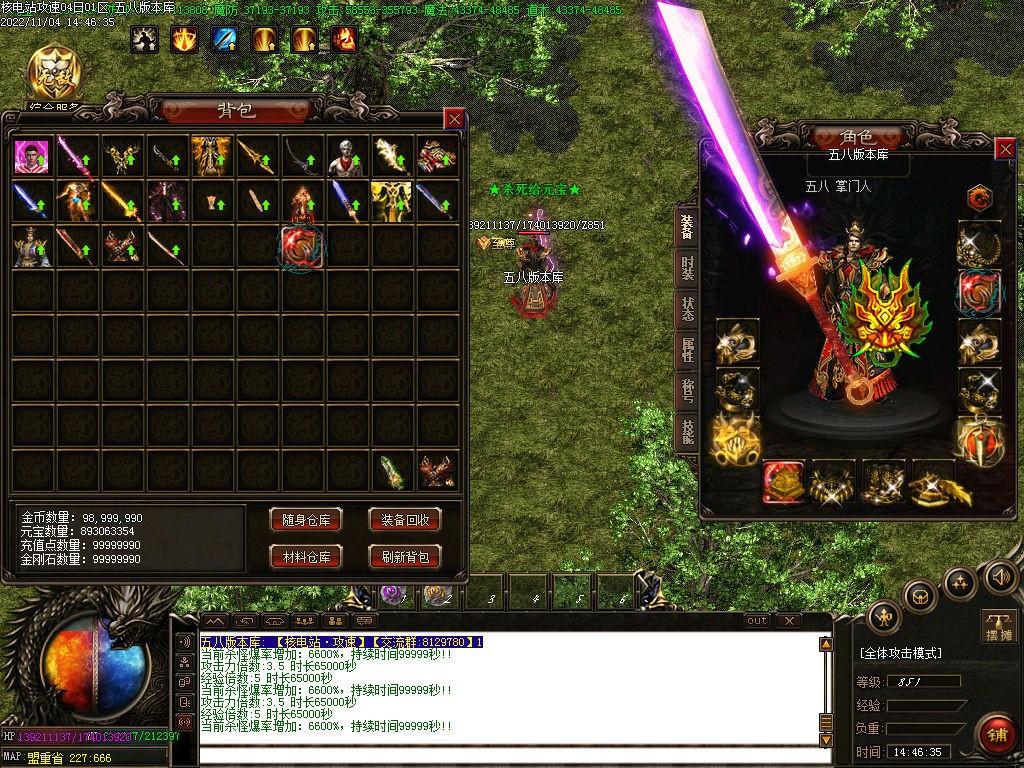The width and height of the screenshot is (1024, 768).
Task: Use the purple orb in hotbar slot 1
Action: pyautogui.click(x=394, y=595)
